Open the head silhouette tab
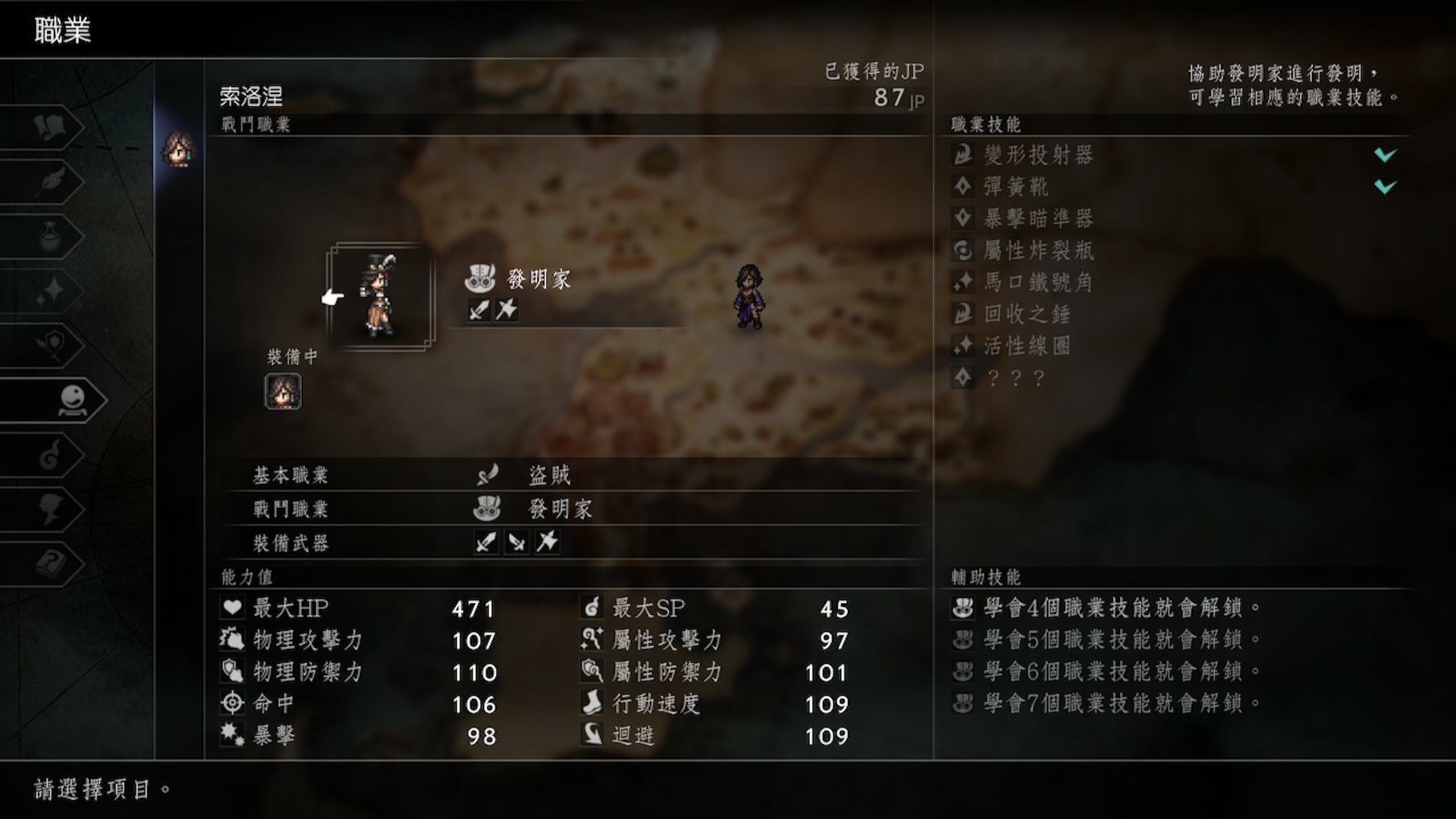1456x819 pixels. [51, 509]
